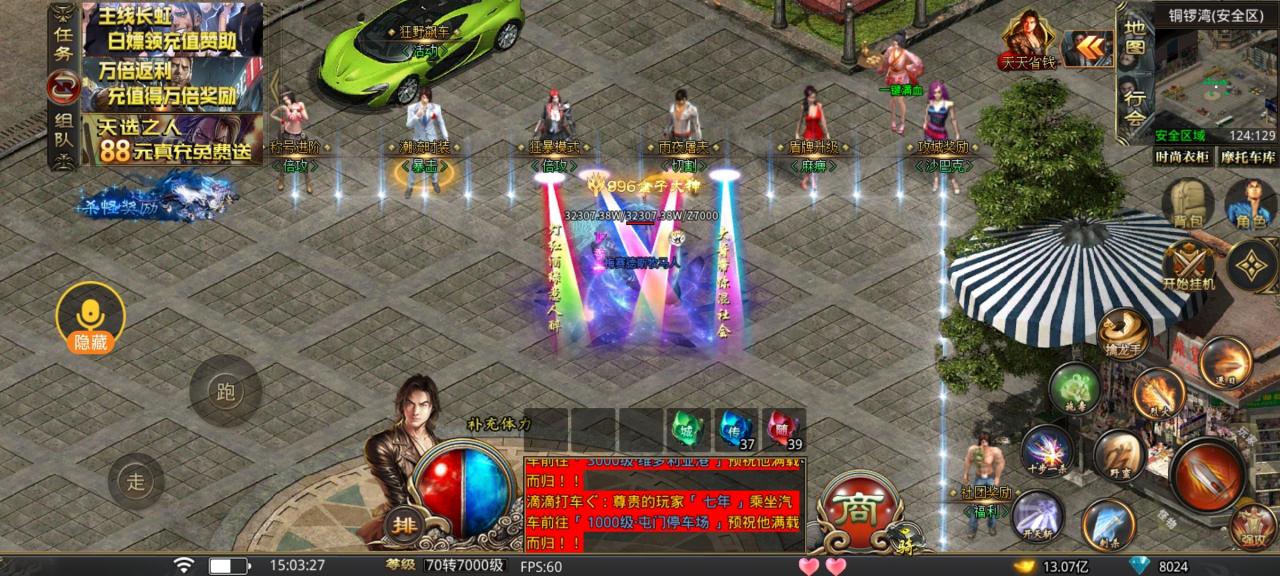Select the 万倍返利 reward banner
This screenshot has width=1280, height=576.
click(x=172, y=84)
